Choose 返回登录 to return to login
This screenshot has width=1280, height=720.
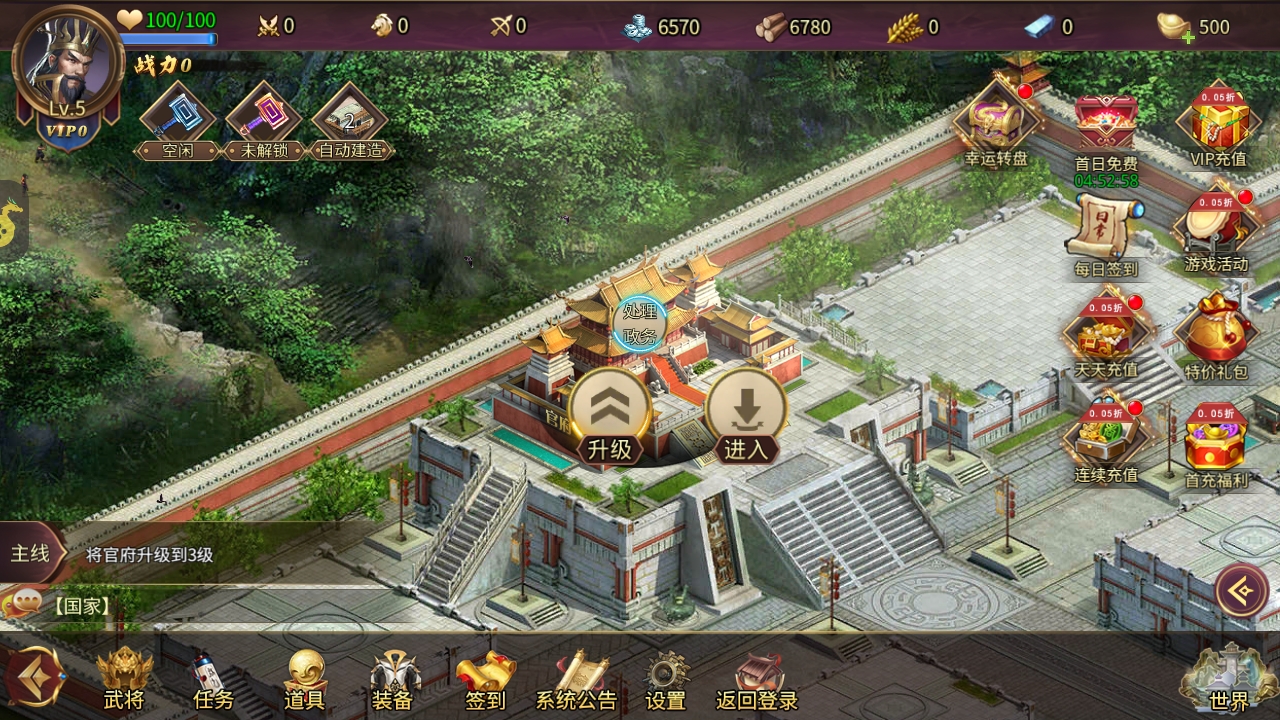(757, 680)
